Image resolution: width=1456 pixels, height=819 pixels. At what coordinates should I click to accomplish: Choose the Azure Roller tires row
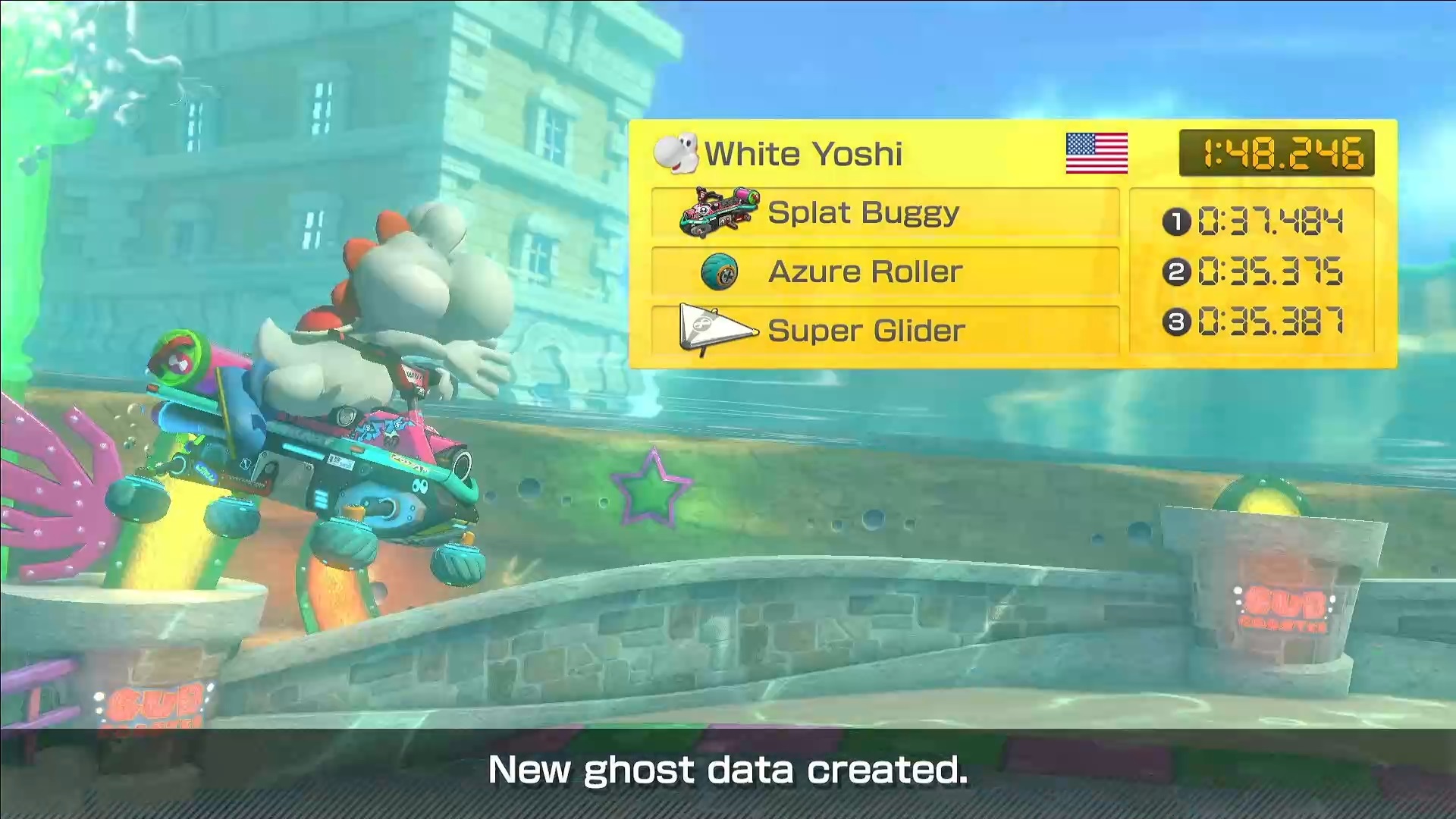click(x=884, y=271)
